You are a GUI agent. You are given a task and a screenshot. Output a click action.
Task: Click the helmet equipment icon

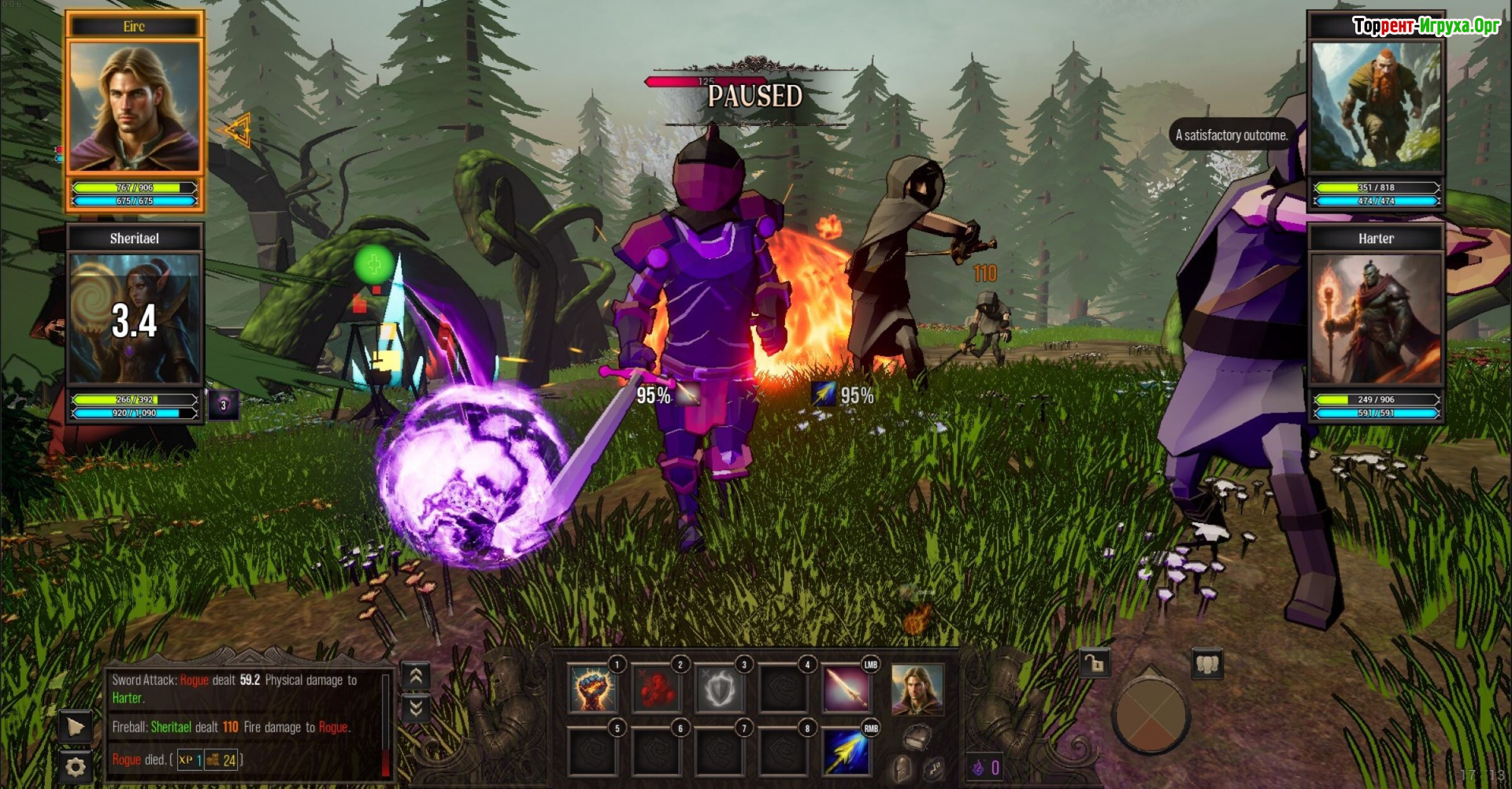(x=901, y=768)
